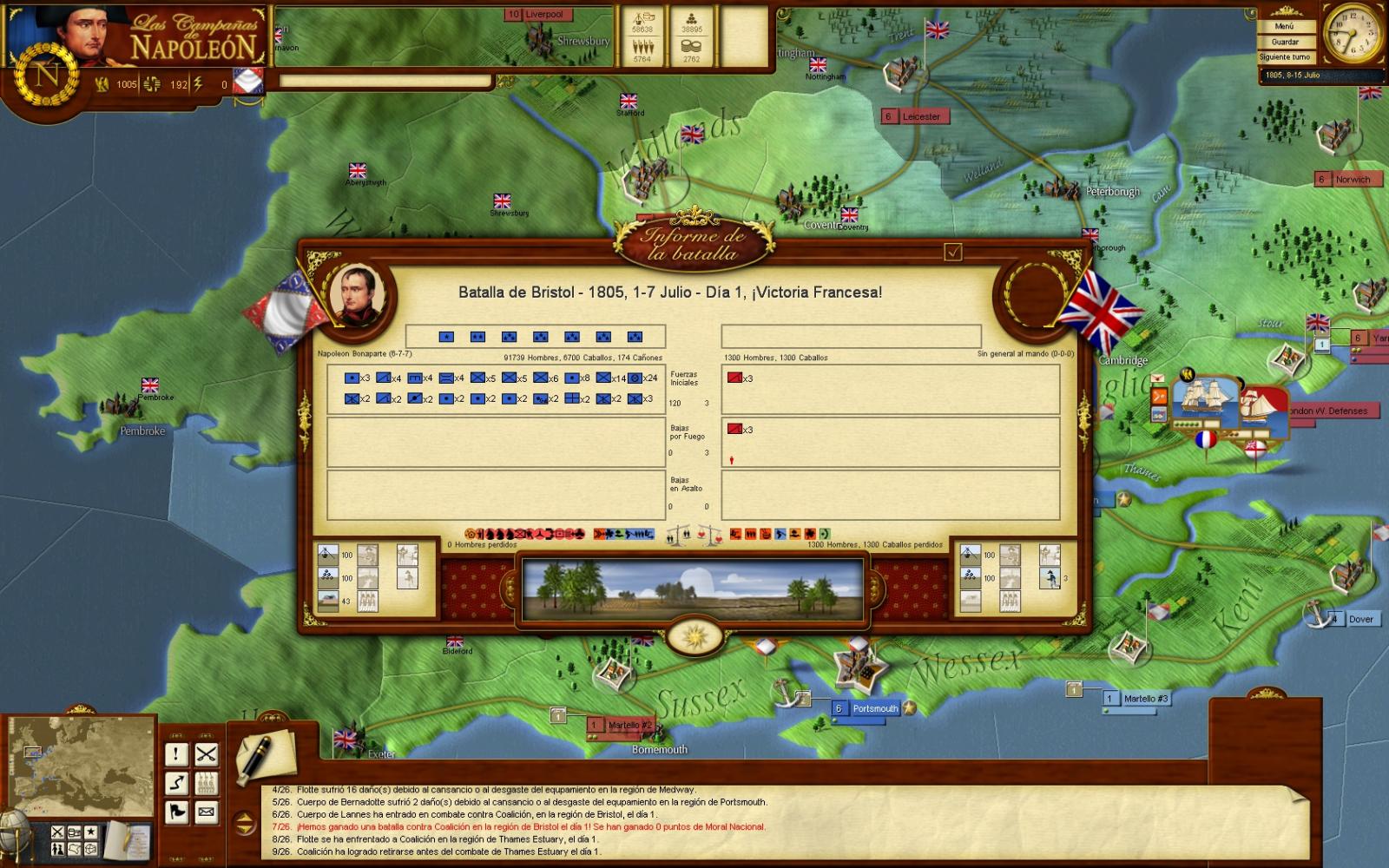Screen dimensions: 1389x868
Task: Toggle the star map filter
Action: click(90, 832)
